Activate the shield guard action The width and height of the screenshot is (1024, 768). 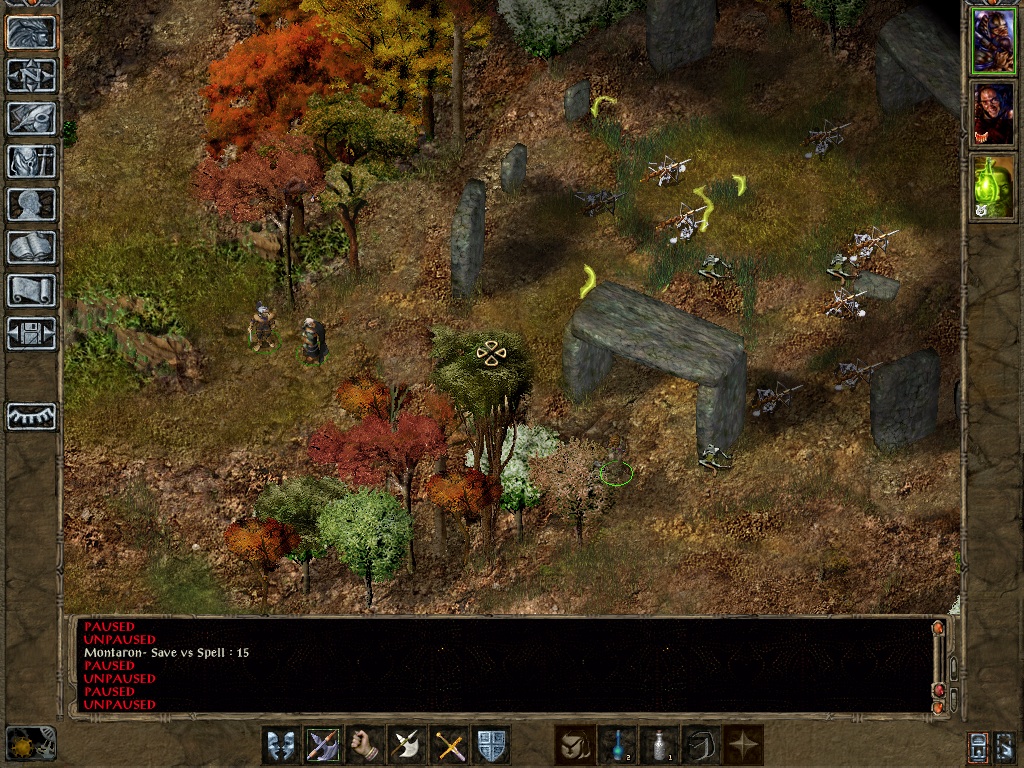(x=491, y=746)
